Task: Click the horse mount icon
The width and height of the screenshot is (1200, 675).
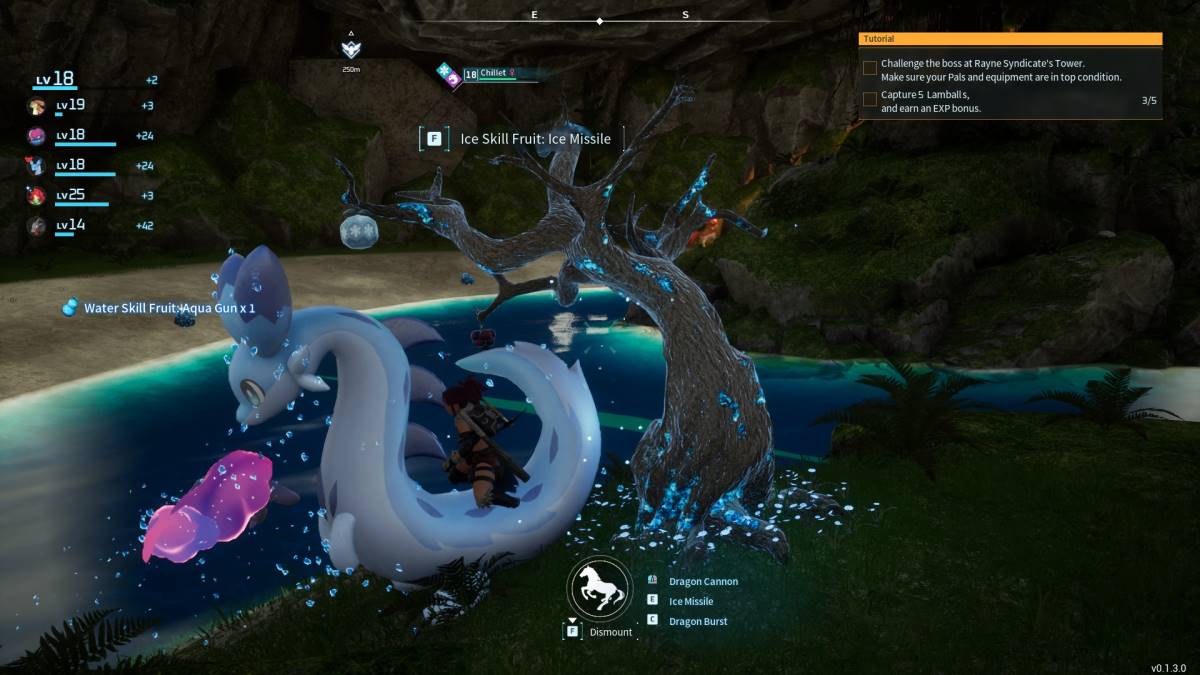Action: coord(600,588)
